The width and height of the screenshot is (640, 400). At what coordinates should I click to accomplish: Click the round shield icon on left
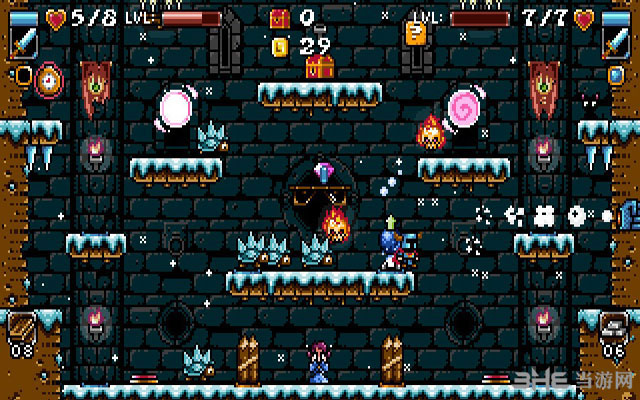46,79
